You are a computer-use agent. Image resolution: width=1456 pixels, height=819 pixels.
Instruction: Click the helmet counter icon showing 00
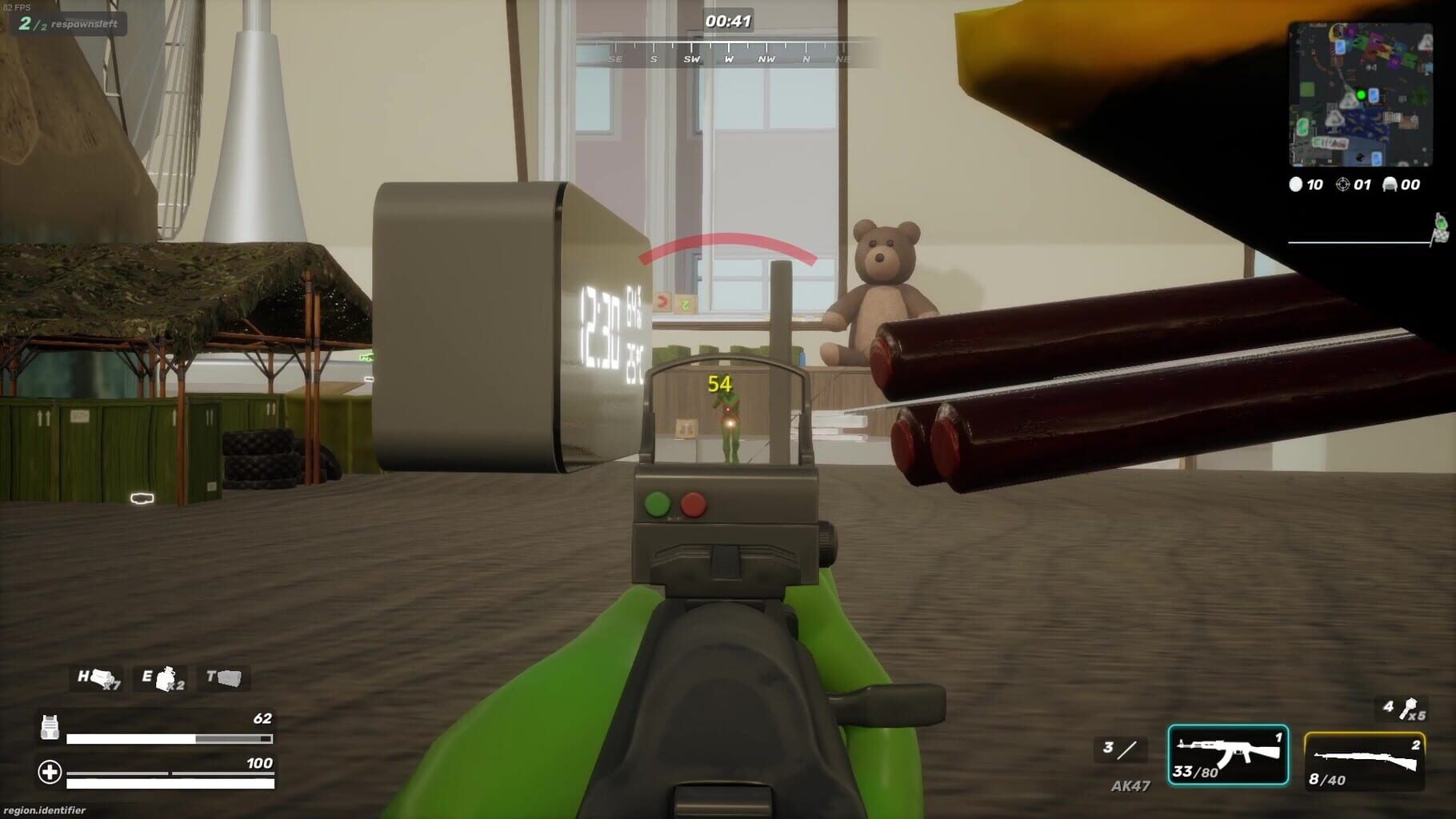(1390, 184)
